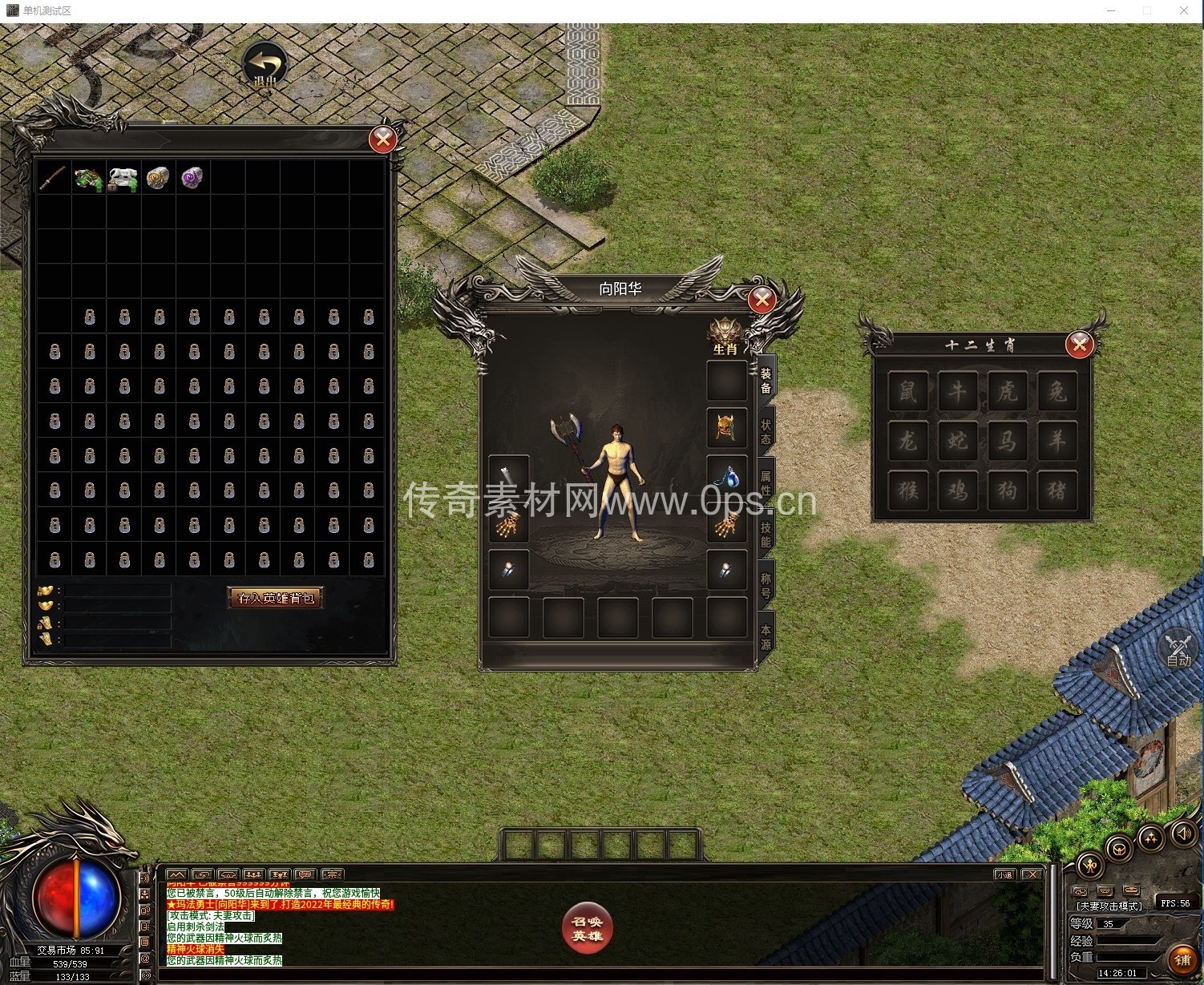This screenshot has width=1204, height=985.
Task: Close the character equipment panel
Action: pos(761,300)
